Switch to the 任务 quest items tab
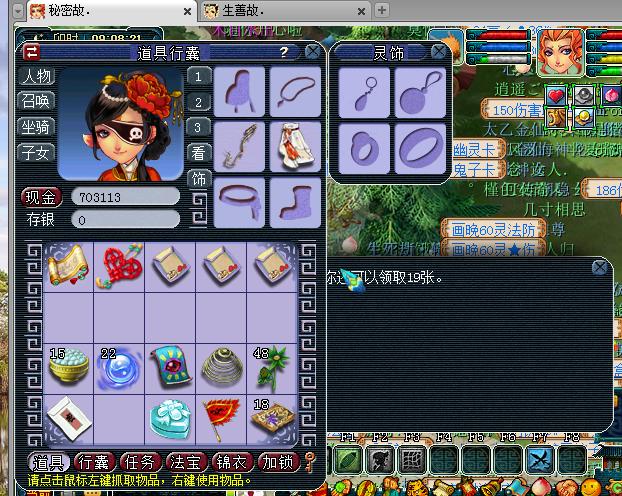 click(138, 462)
